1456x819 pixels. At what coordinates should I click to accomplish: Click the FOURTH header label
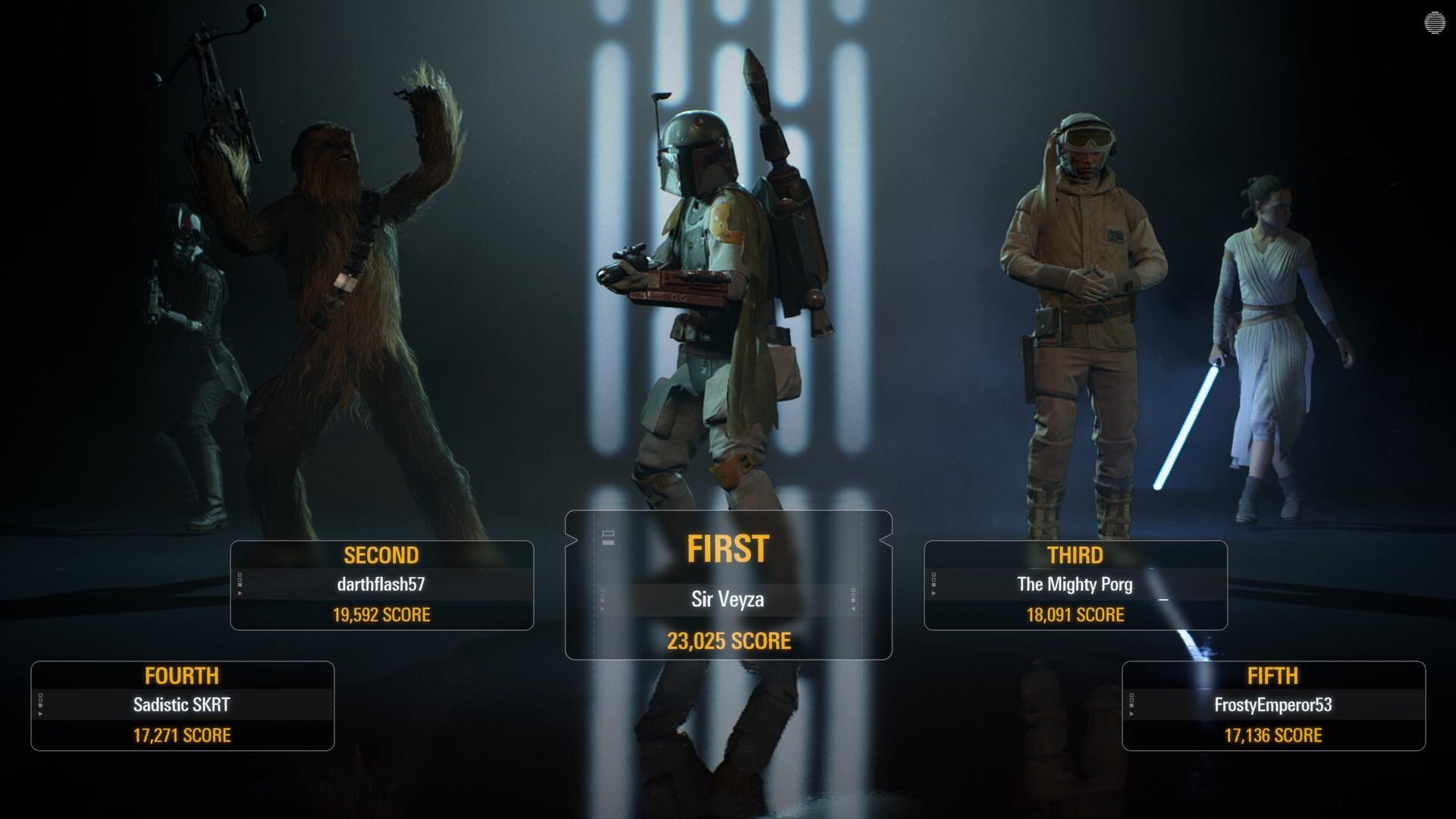click(182, 676)
